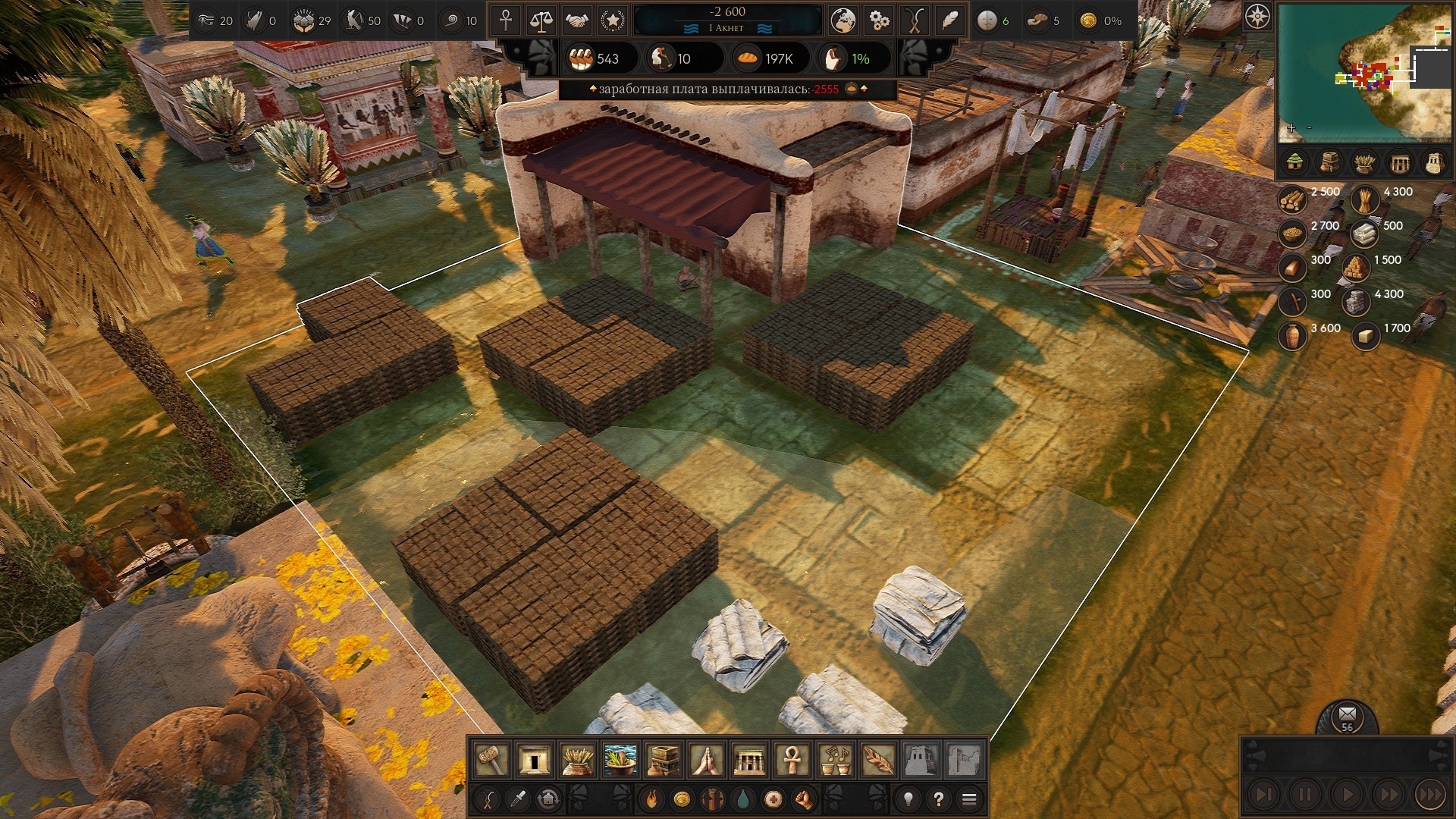The image size is (1456, 819).
Task: Open the gears settings button
Action: pyautogui.click(x=879, y=21)
